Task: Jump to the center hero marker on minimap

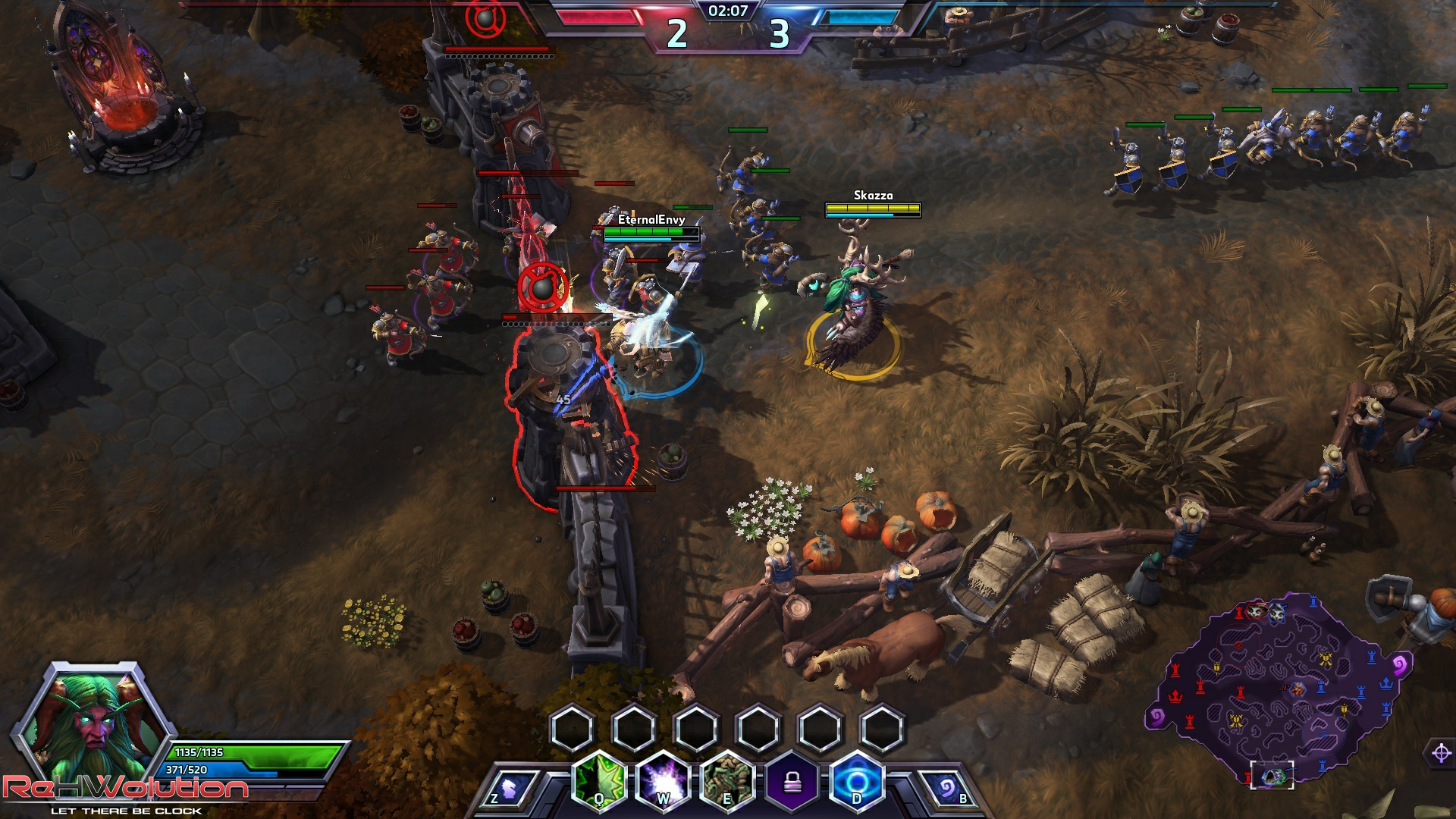Action: [1298, 689]
